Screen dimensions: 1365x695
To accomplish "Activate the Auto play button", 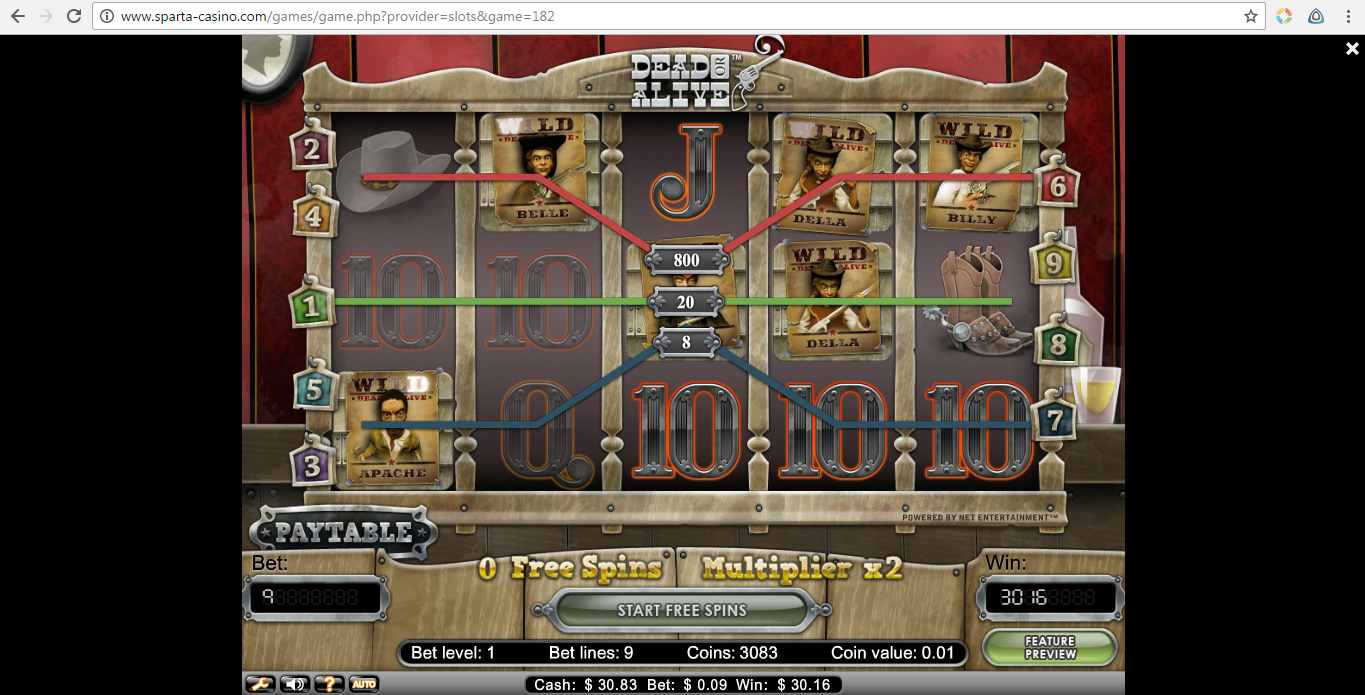I will pos(363,684).
